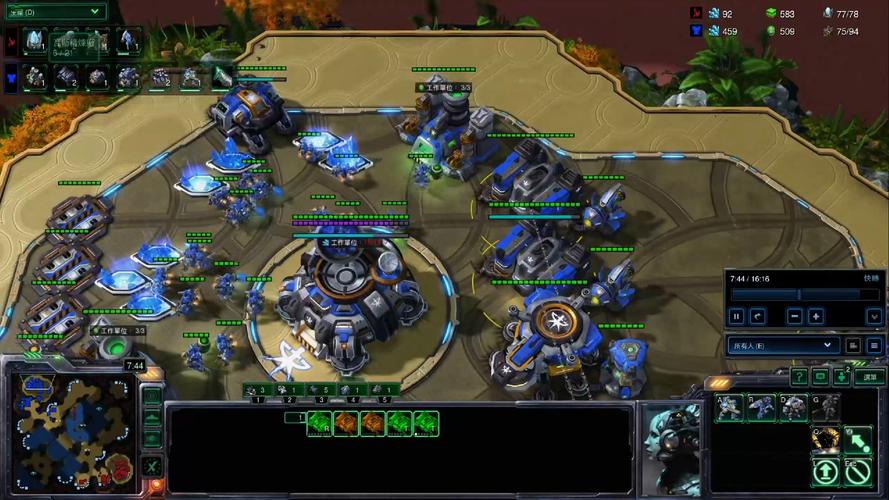Open the production tab dropdown at top left

[55, 11]
